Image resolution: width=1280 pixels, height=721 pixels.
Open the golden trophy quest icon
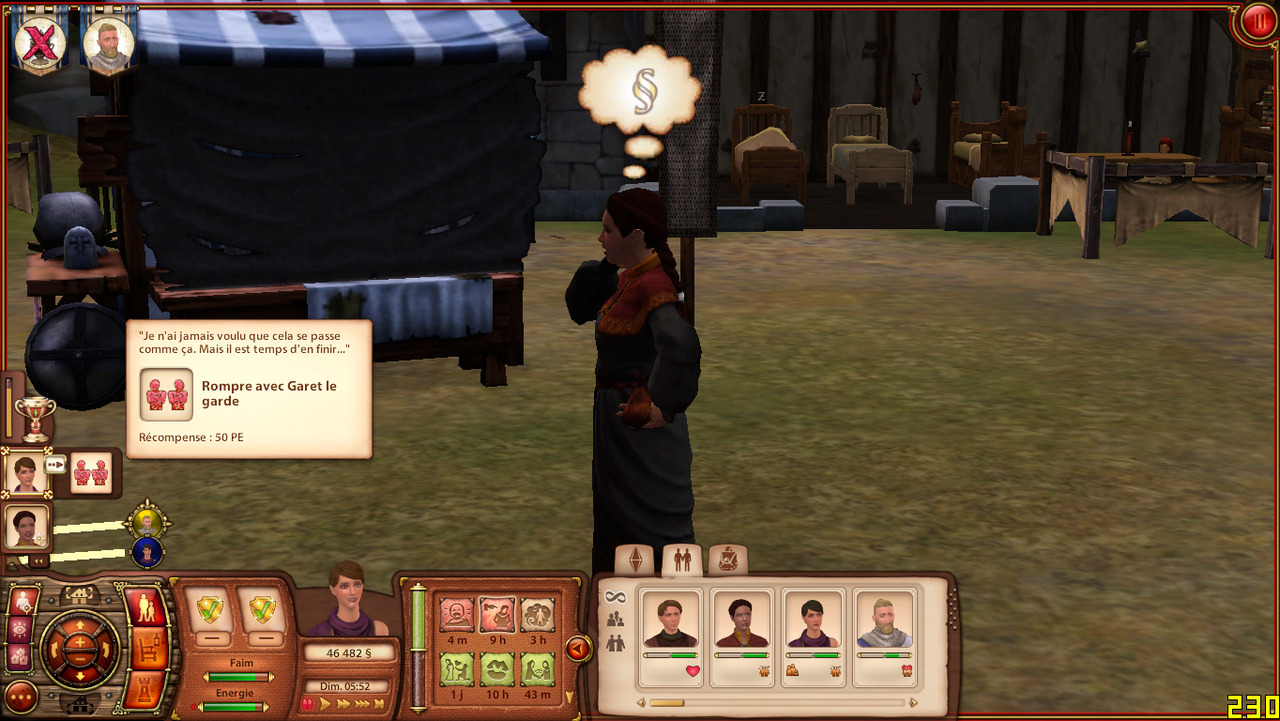(35, 418)
